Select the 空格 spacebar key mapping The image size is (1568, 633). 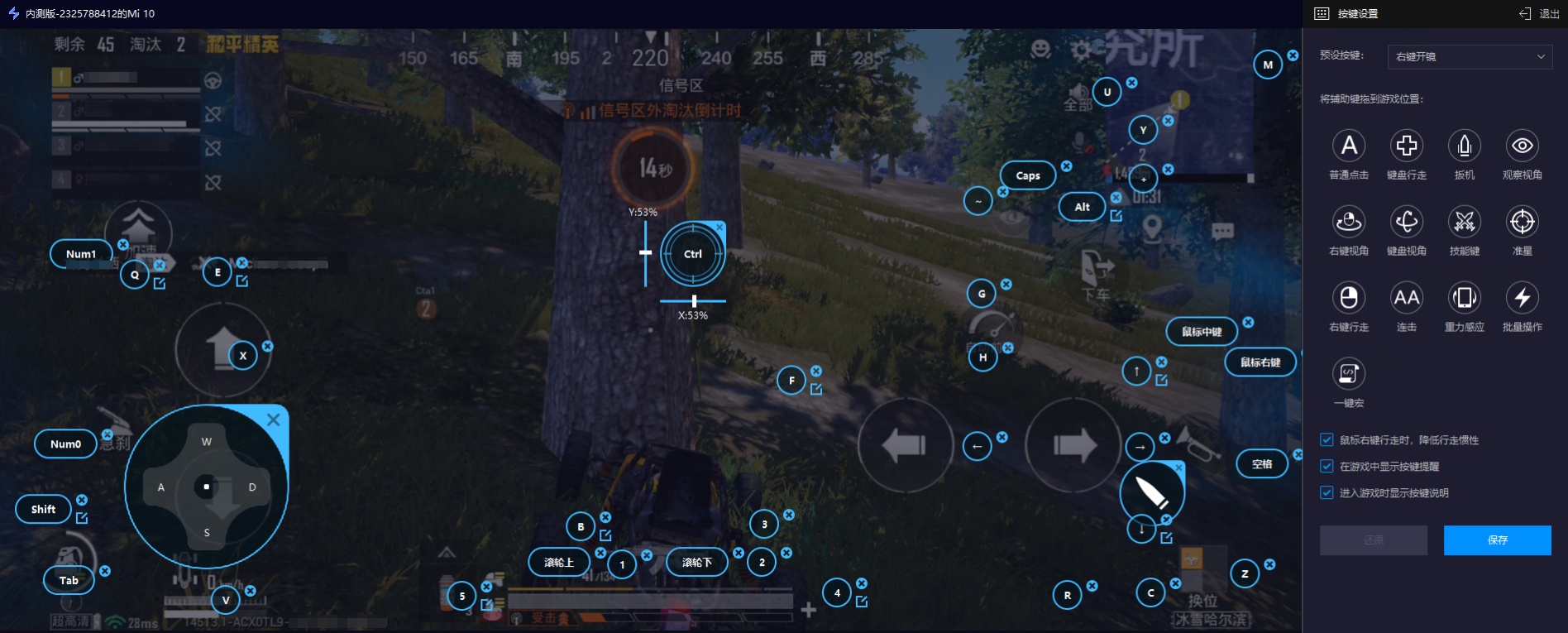coord(1262,464)
